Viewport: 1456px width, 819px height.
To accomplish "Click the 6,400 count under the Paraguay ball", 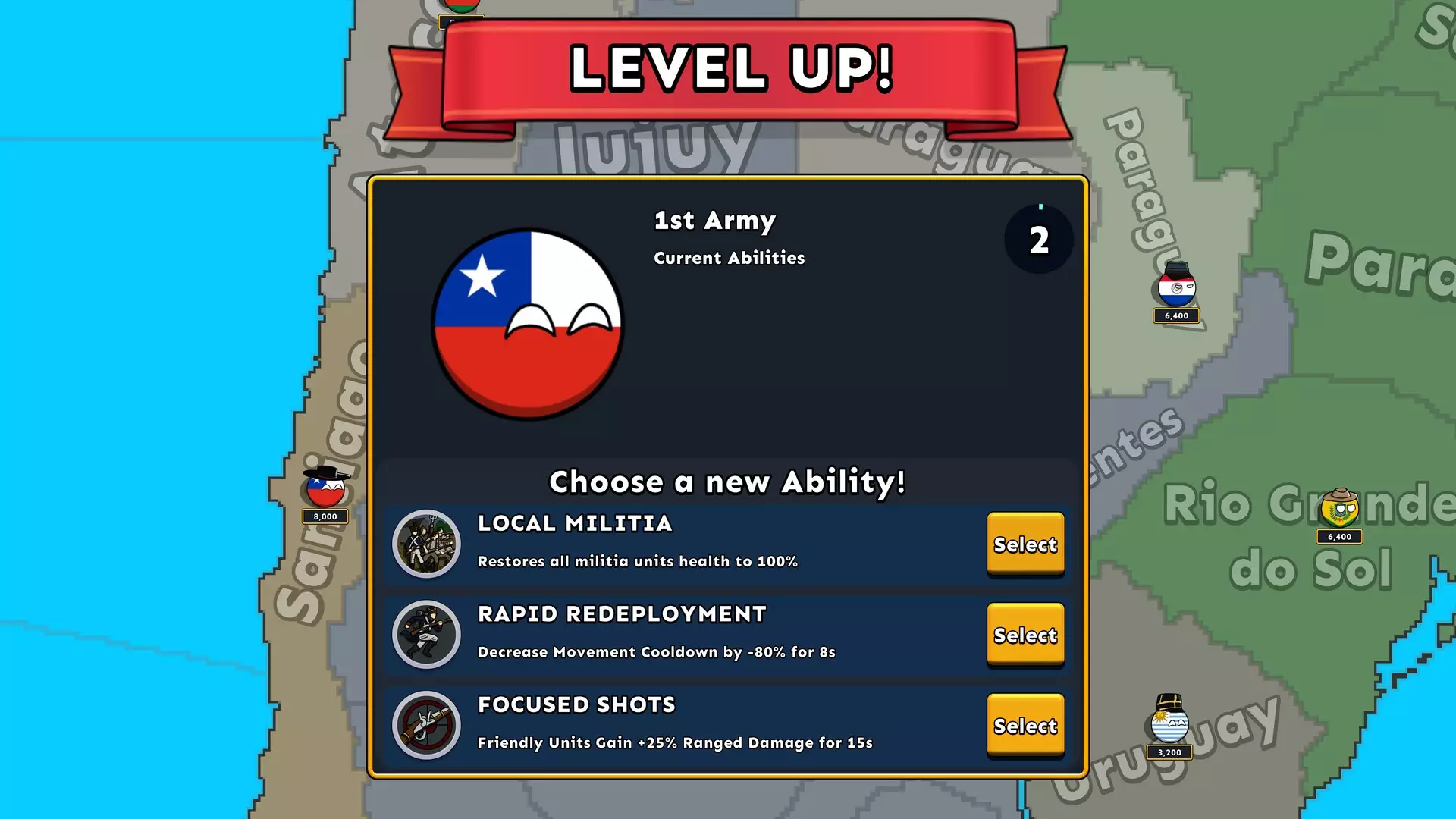I will pyautogui.click(x=1176, y=316).
